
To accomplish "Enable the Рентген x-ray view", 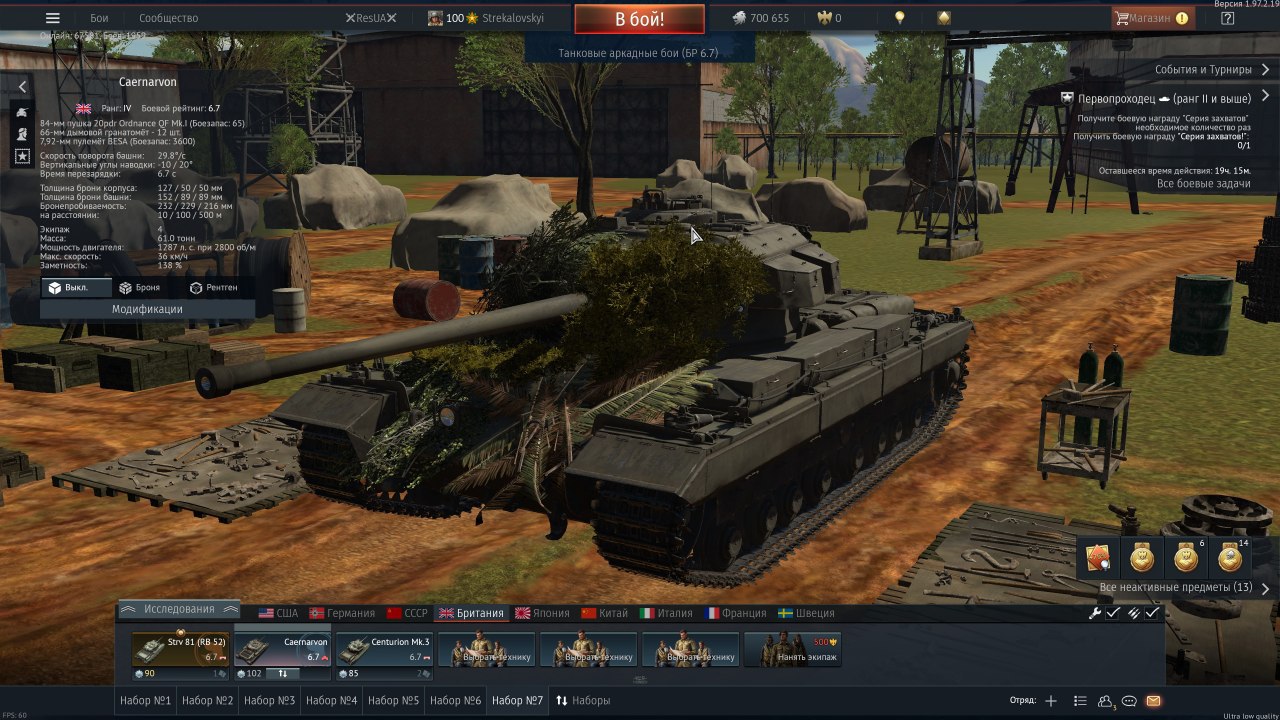I will tap(213, 288).
